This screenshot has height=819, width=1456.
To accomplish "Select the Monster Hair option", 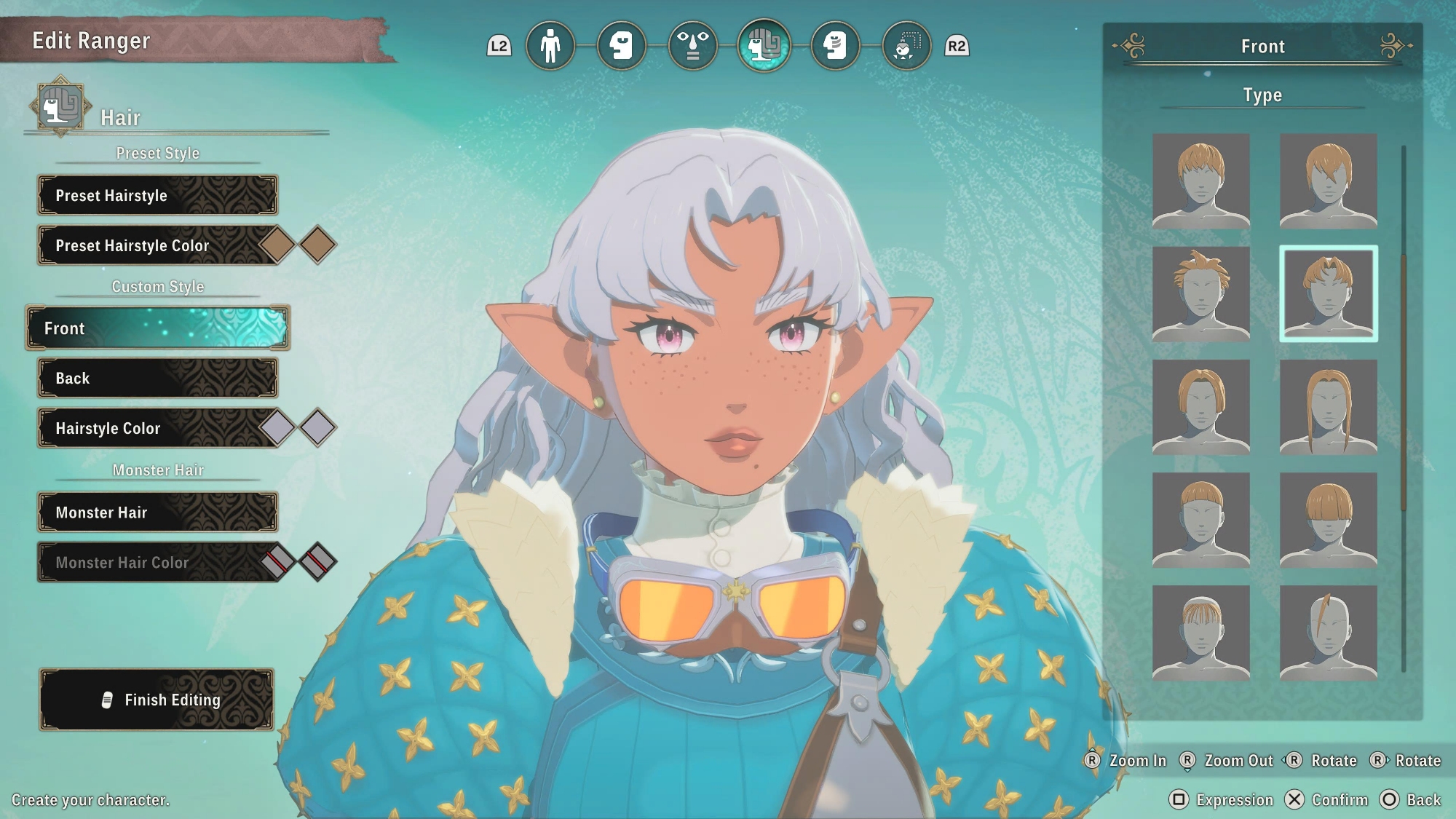I will pyautogui.click(x=157, y=512).
